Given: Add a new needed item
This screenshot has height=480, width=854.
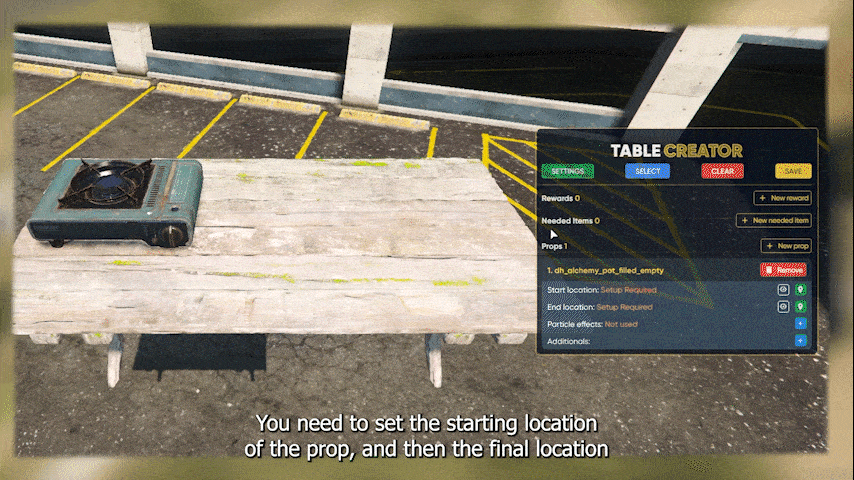Looking at the screenshot, I should click(x=774, y=220).
